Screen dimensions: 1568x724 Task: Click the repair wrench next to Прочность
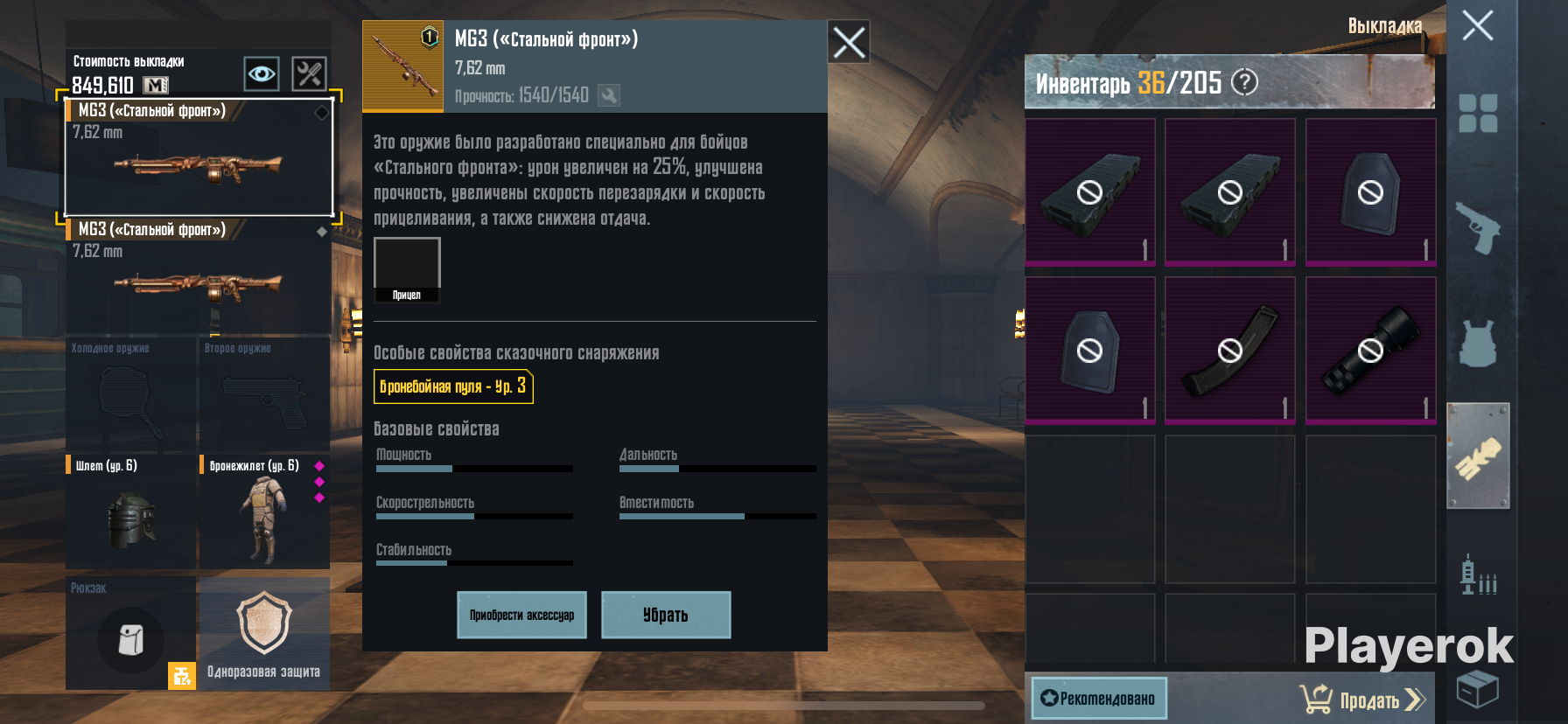click(x=609, y=95)
